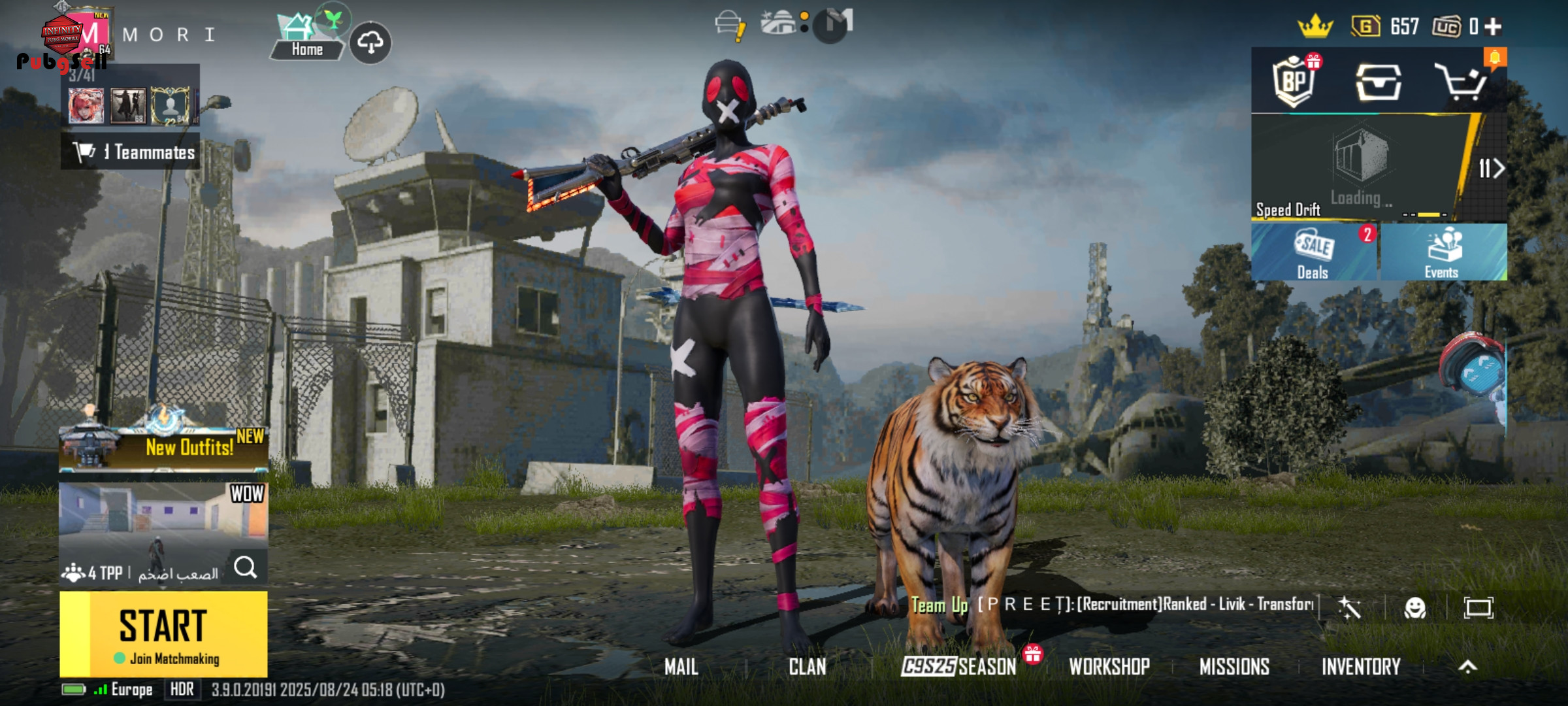Screen dimensions: 1568x706
Task: Open the C9S25 Season page
Action: (958, 666)
